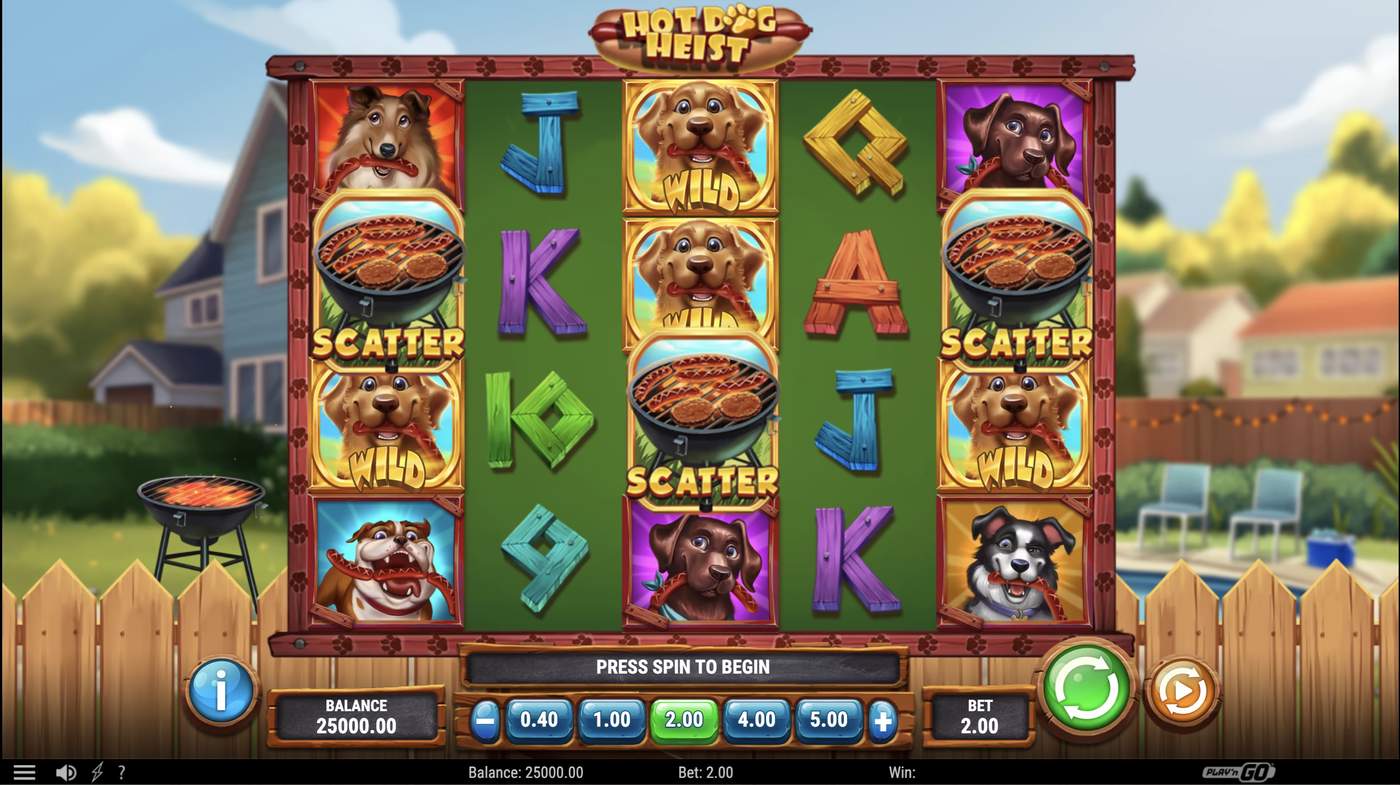Click the Balance 25000.00 display
1400x785 pixels.
(x=357, y=712)
